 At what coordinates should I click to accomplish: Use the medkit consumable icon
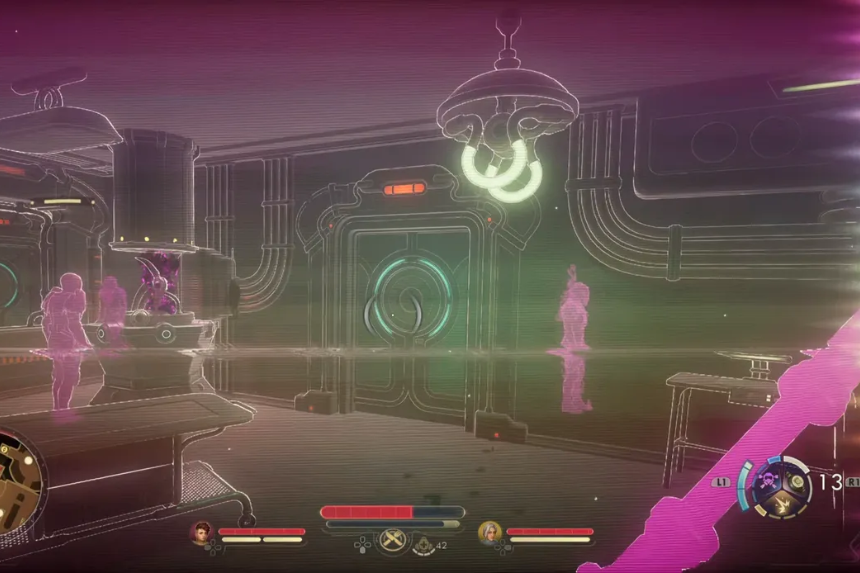[425, 545]
